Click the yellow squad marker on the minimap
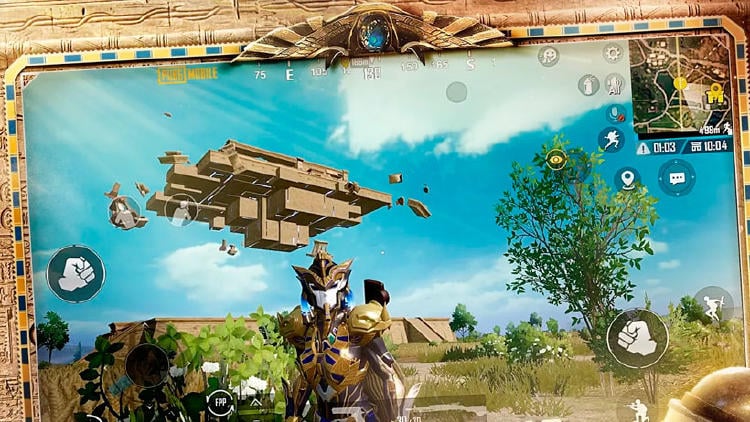The width and height of the screenshot is (750, 422). click(714, 95)
